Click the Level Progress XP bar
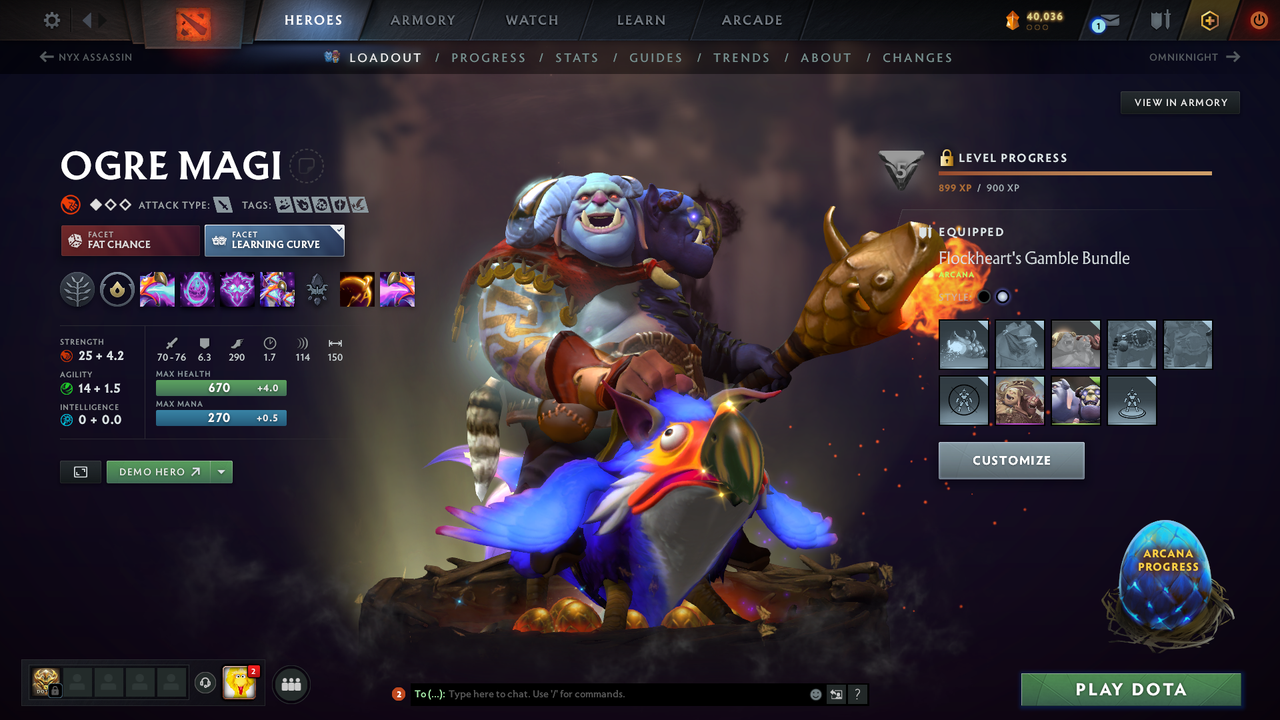This screenshot has width=1280, height=720. [1075, 172]
